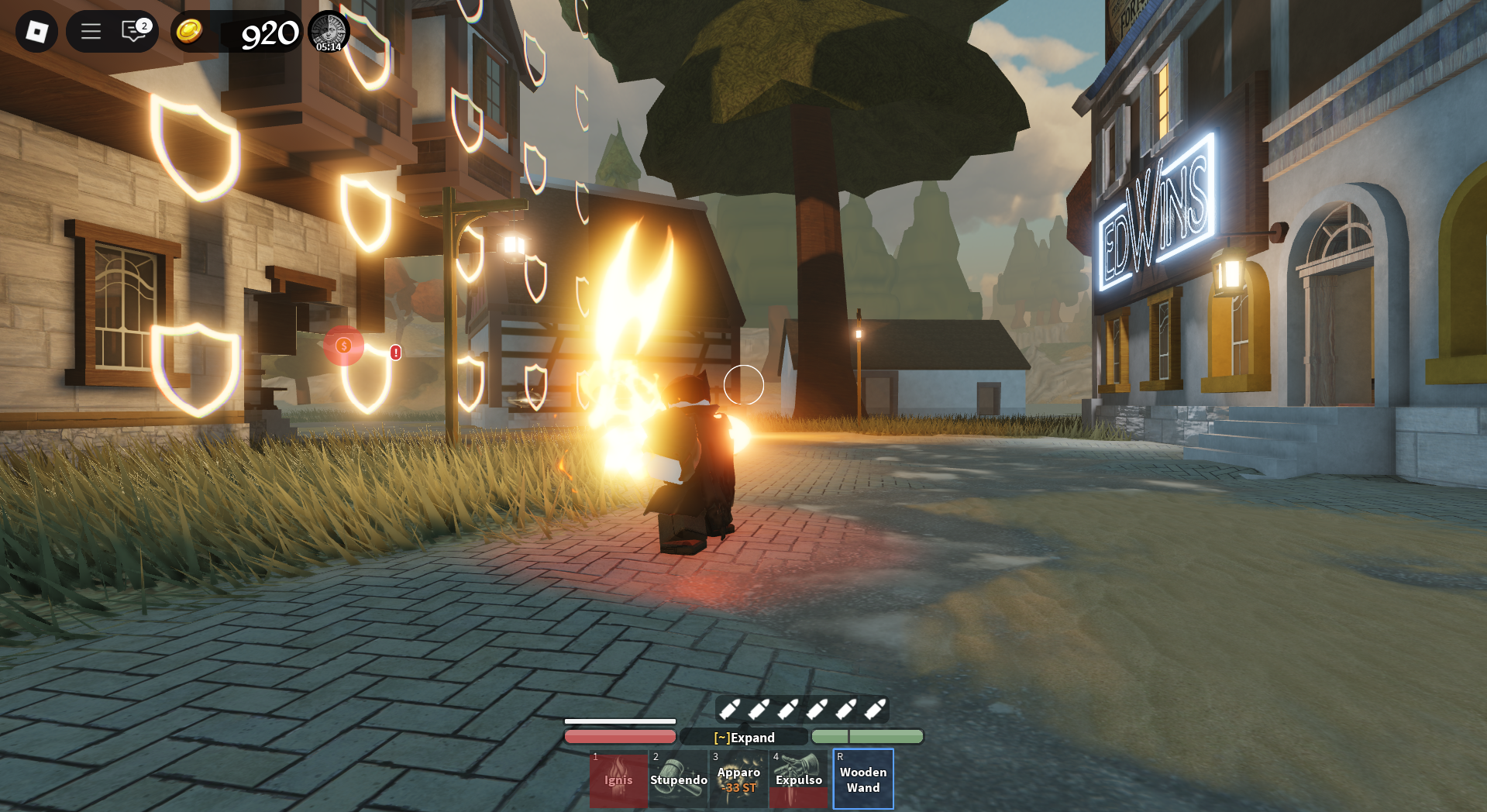1487x812 pixels.
Task: Select the Apparo spell slot
Action: (x=738, y=779)
